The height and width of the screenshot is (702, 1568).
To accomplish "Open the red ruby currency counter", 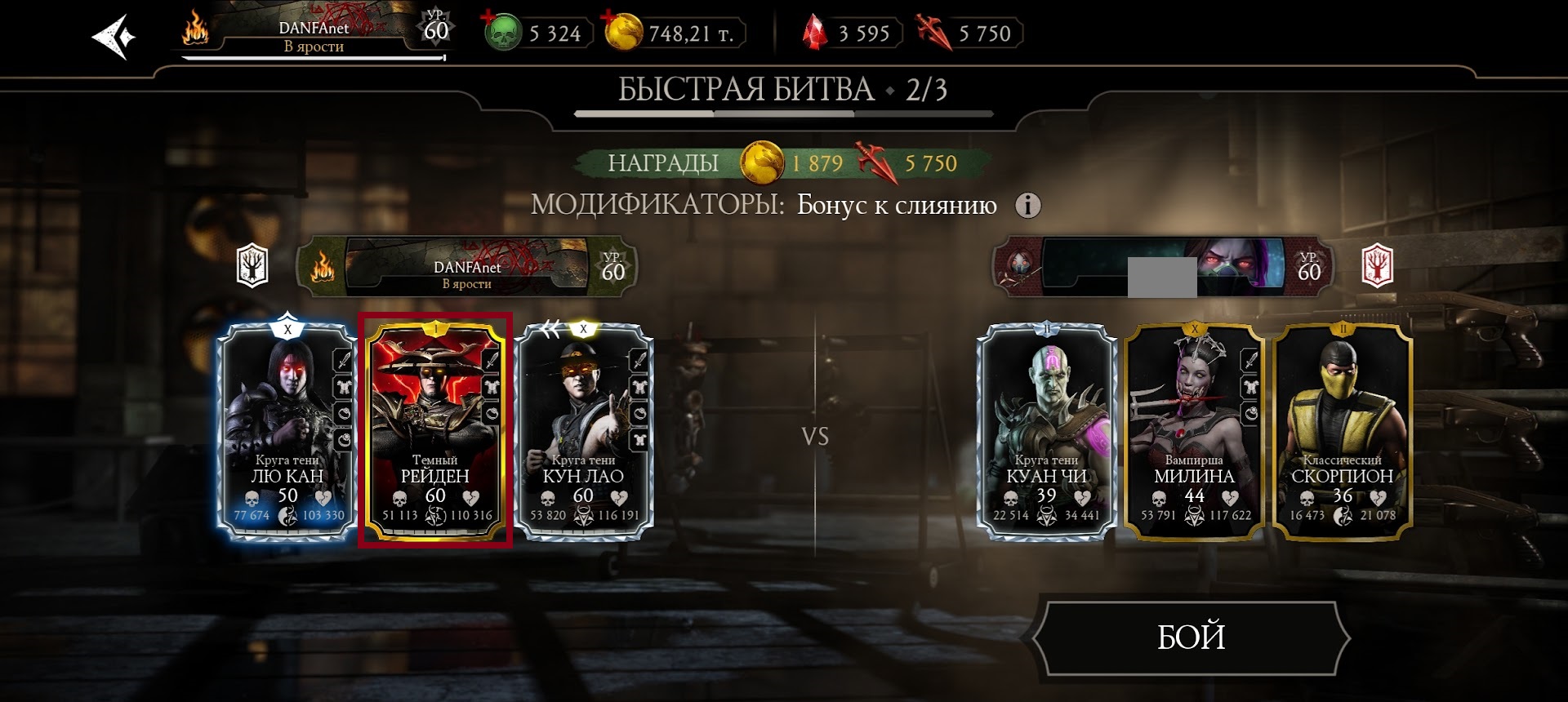I will (x=851, y=33).
